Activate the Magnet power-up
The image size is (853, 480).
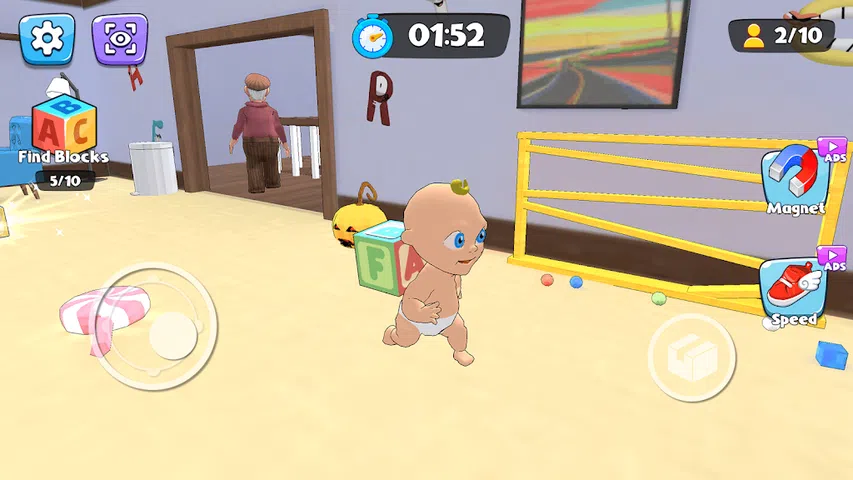click(x=795, y=178)
